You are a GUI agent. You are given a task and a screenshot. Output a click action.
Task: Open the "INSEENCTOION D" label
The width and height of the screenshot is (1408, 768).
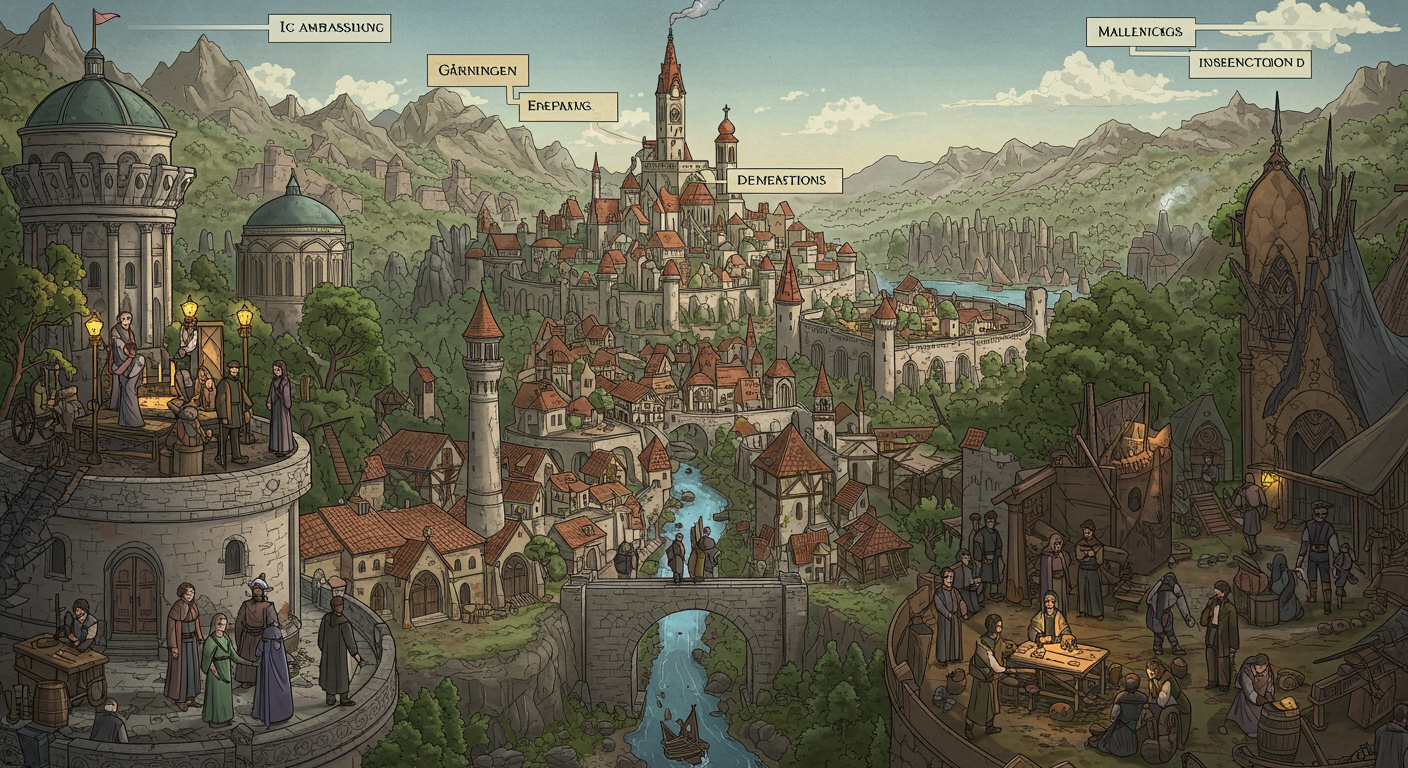1250,64
